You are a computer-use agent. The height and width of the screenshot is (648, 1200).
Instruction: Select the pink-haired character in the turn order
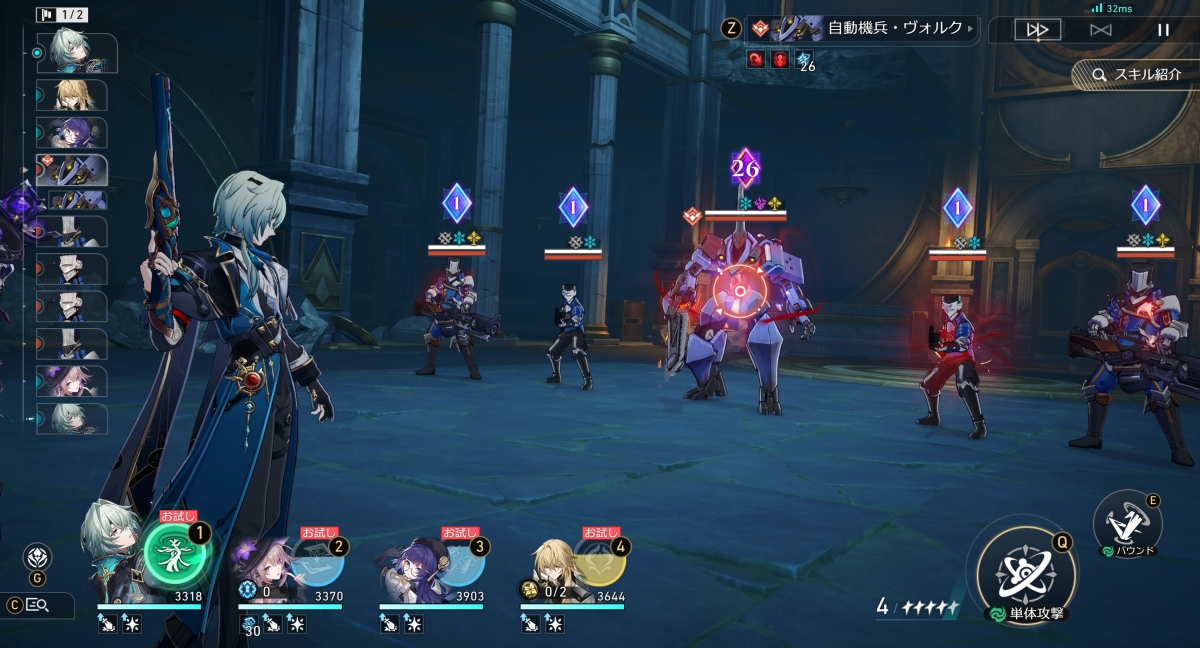coord(72,380)
